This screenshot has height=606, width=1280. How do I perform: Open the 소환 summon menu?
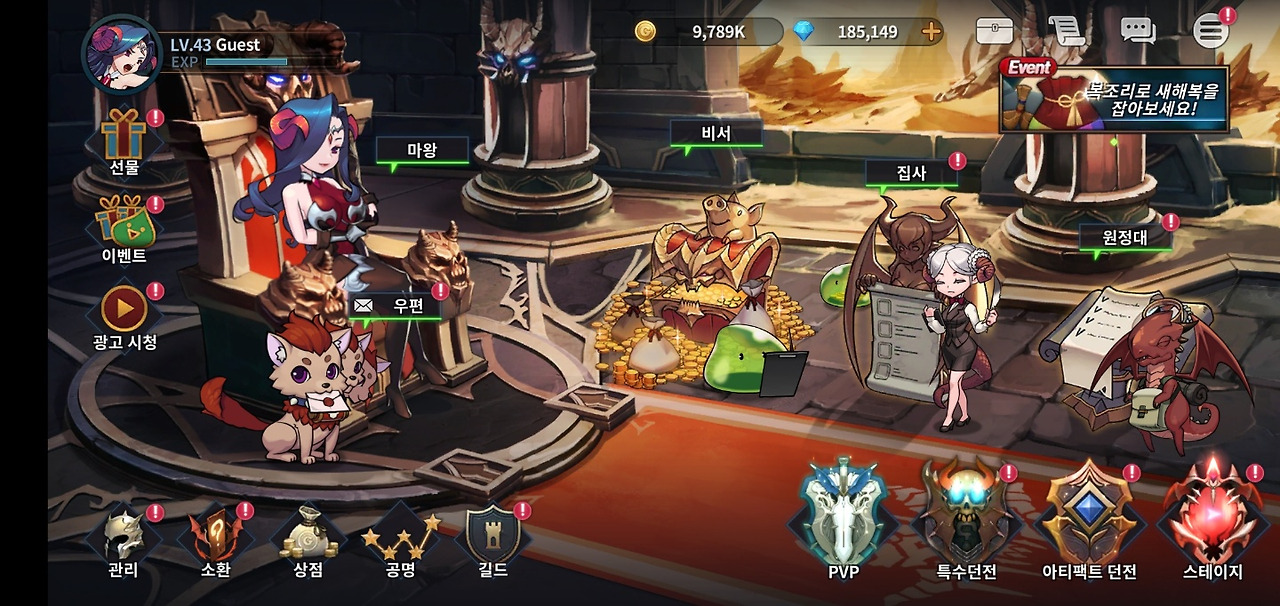(x=215, y=542)
